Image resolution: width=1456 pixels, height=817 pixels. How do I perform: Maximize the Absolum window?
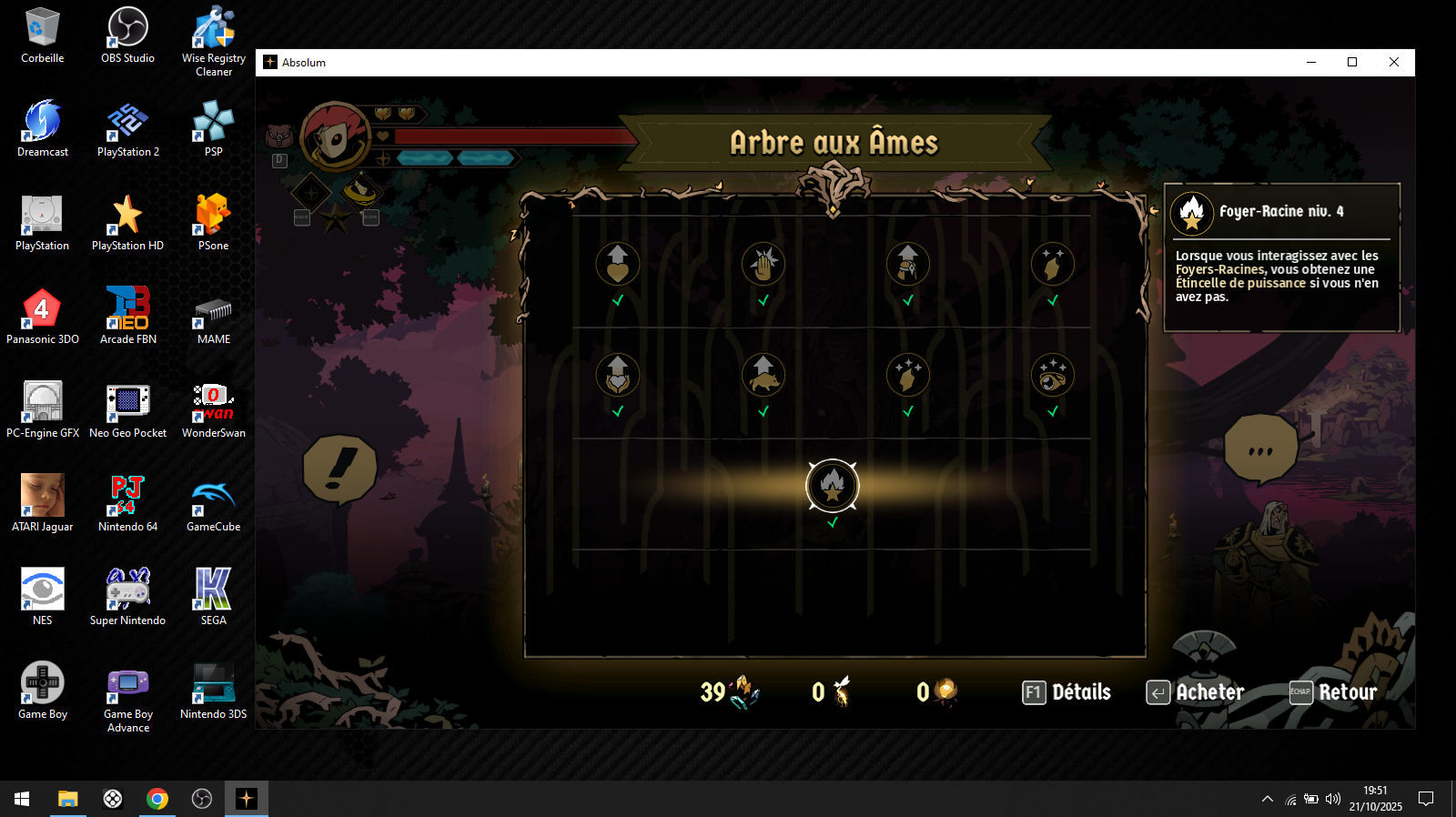pyautogui.click(x=1352, y=63)
